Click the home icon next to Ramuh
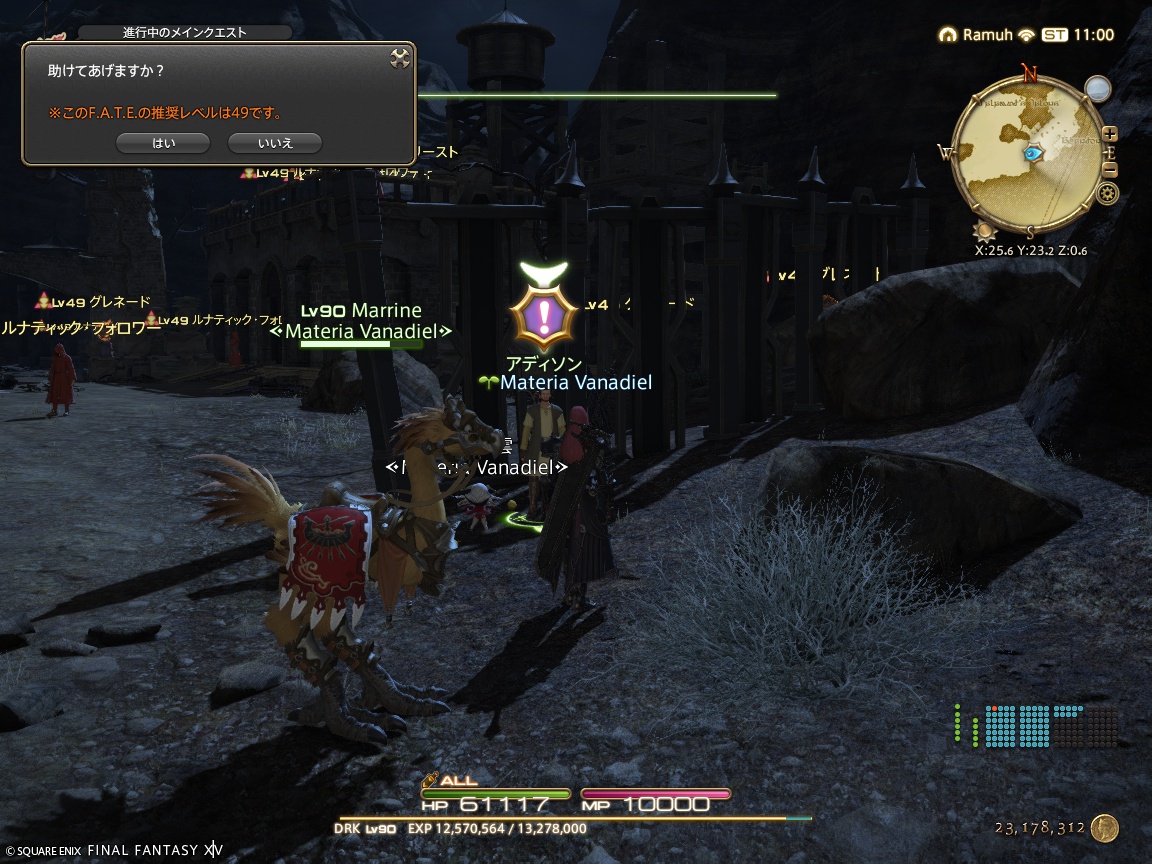Viewport: 1152px width, 864px height. (x=948, y=35)
